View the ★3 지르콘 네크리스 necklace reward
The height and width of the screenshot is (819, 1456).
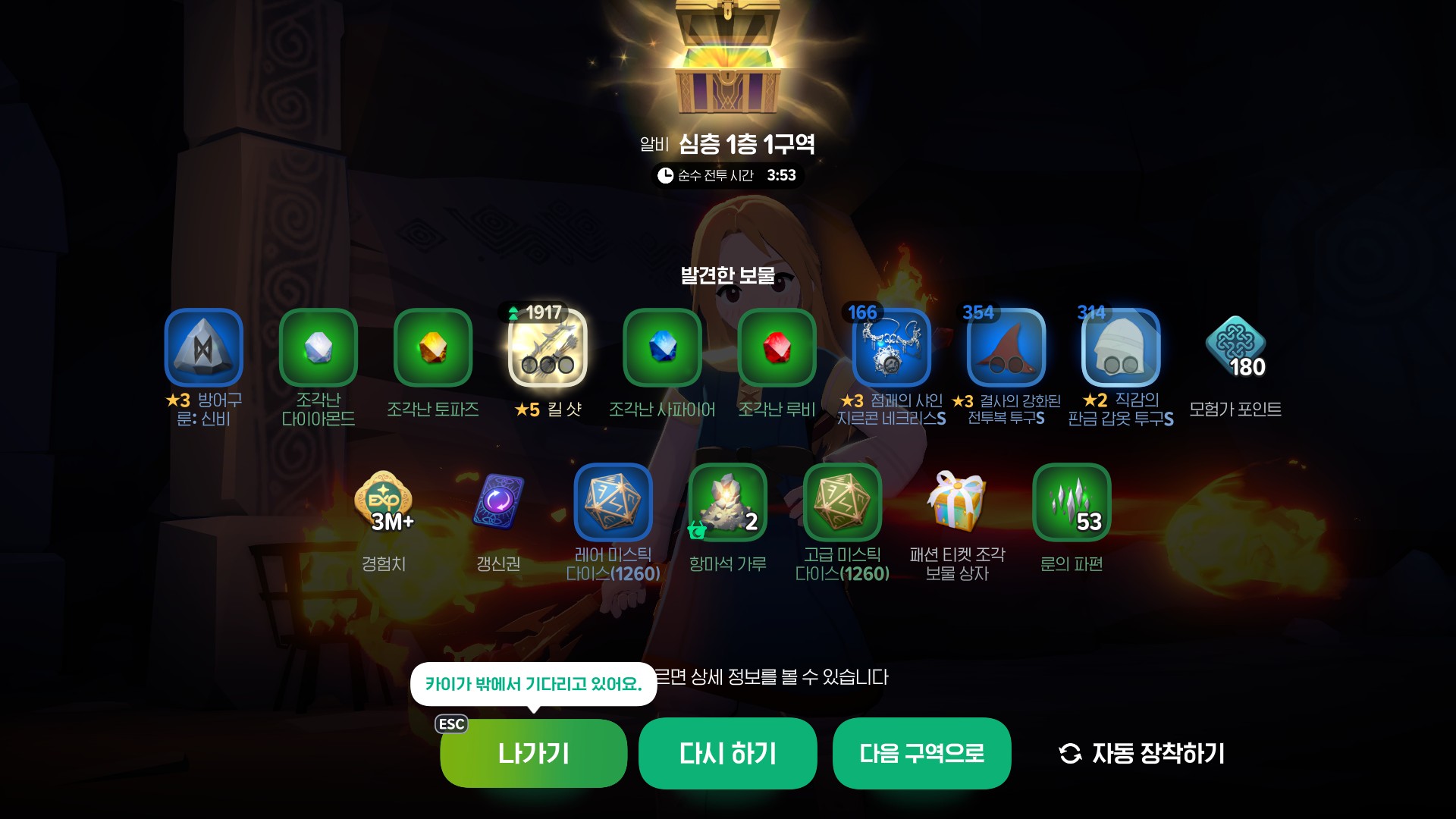pyautogui.click(x=892, y=348)
